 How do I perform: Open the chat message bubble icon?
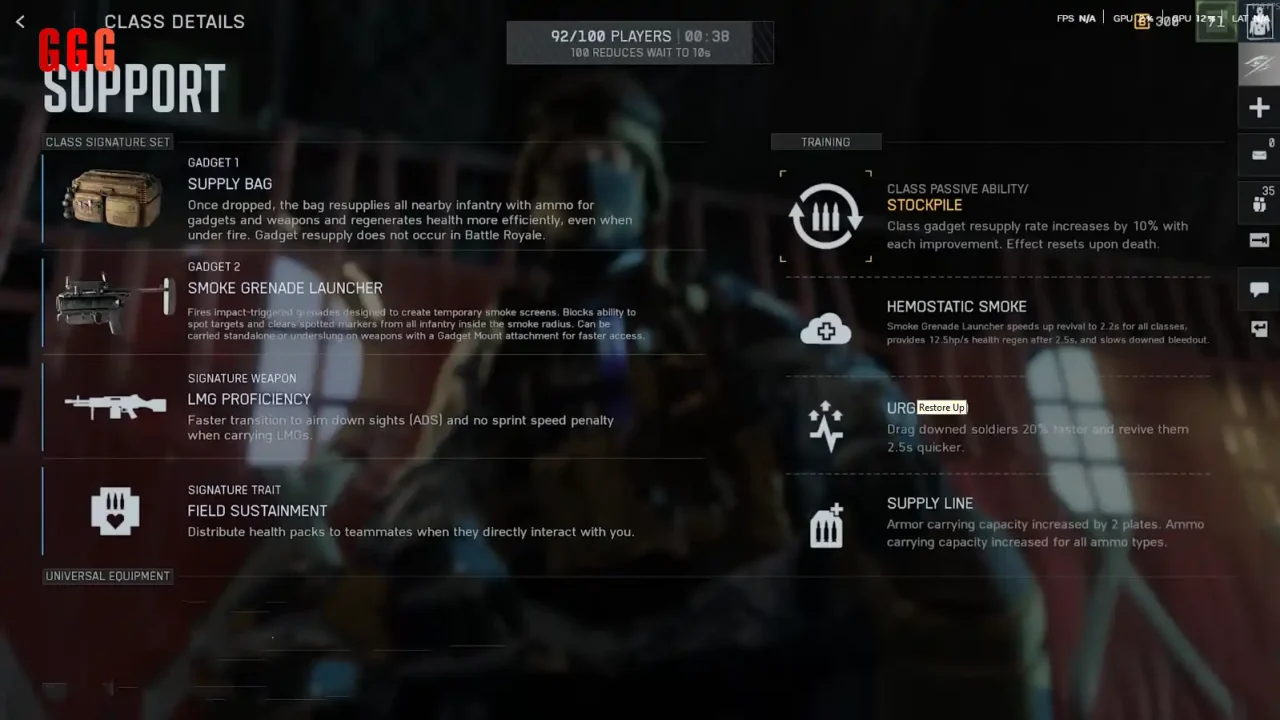(x=1258, y=289)
